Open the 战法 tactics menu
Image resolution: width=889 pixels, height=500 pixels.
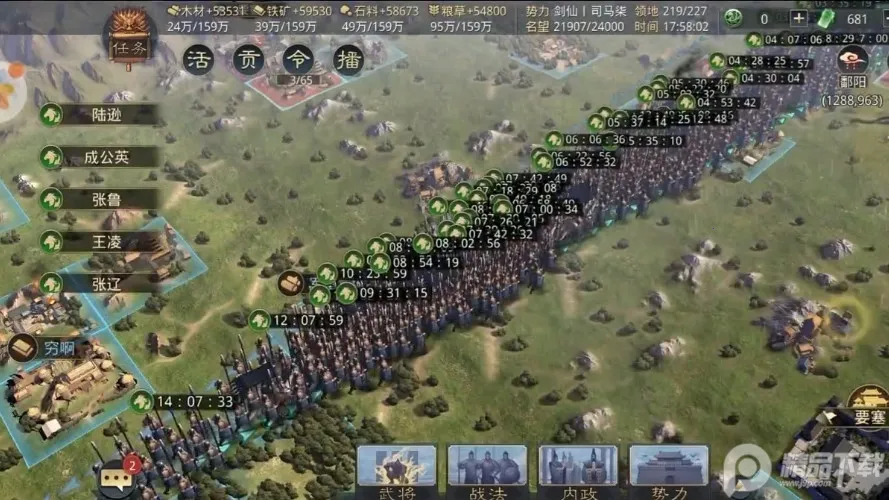pos(487,470)
